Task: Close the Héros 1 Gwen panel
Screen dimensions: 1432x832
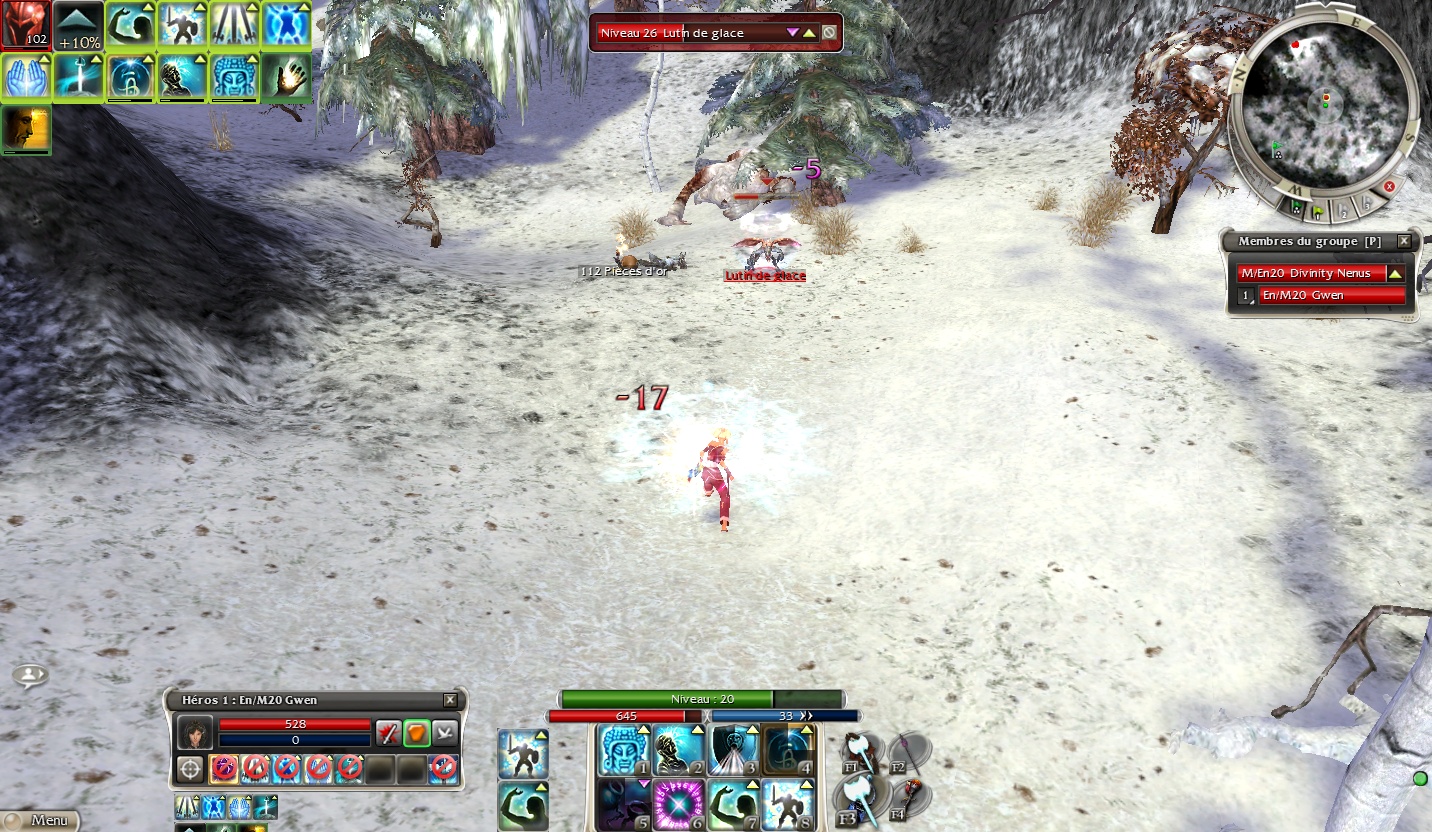Action: coord(450,700)
